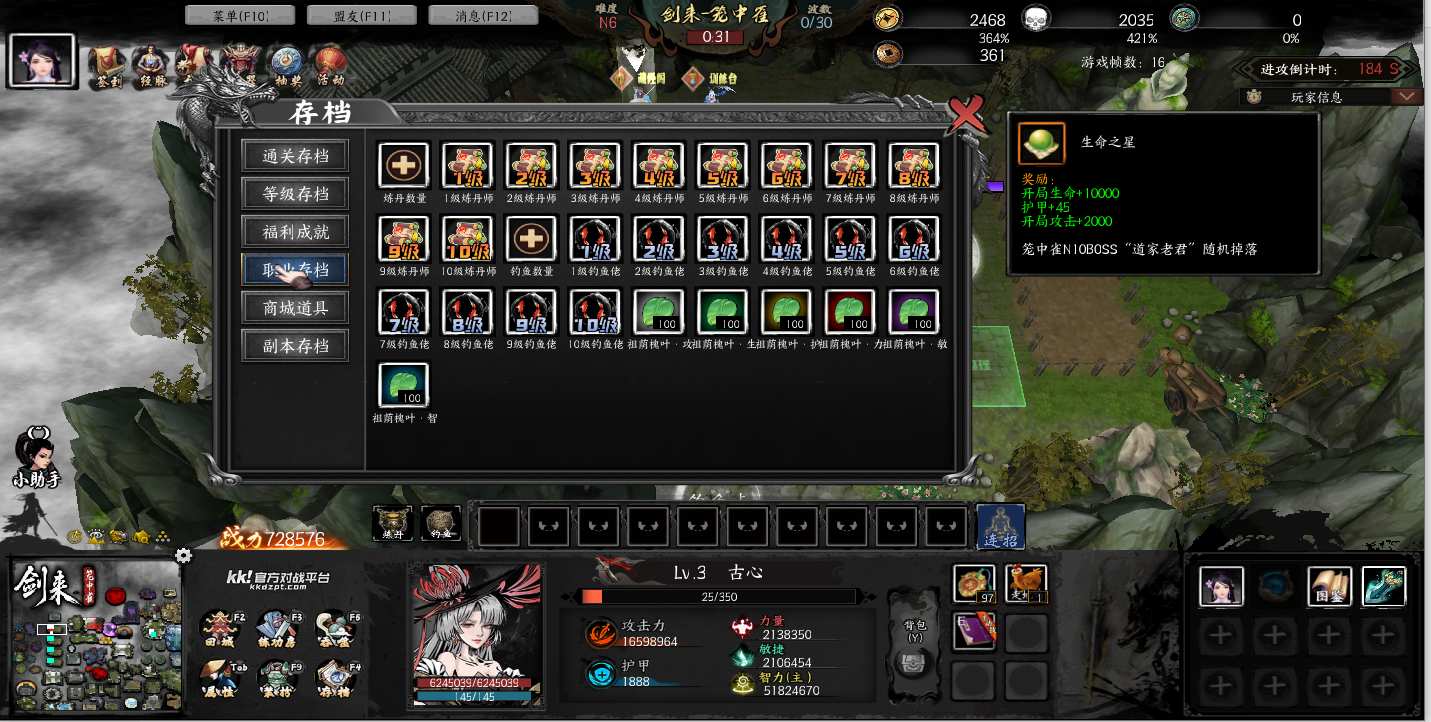This screenshot has width=1431, height=722.
Task: Open the 签到 sign-in icon
Action: point(106,64)
